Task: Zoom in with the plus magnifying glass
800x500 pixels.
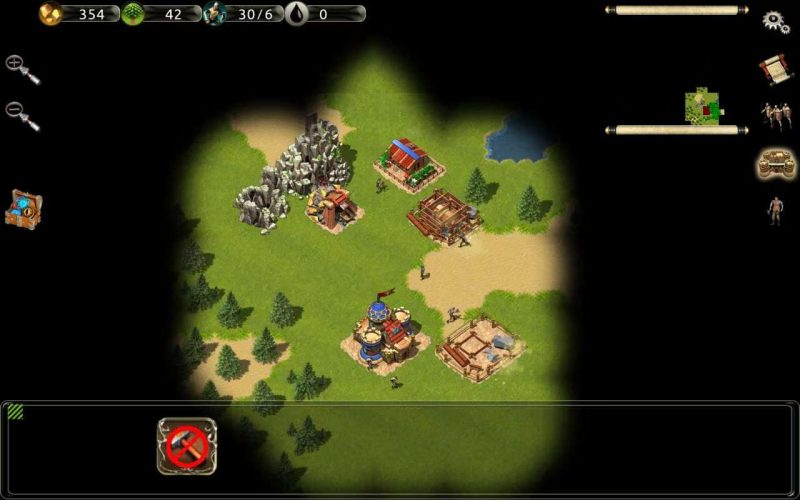Action: pos(20,67)
